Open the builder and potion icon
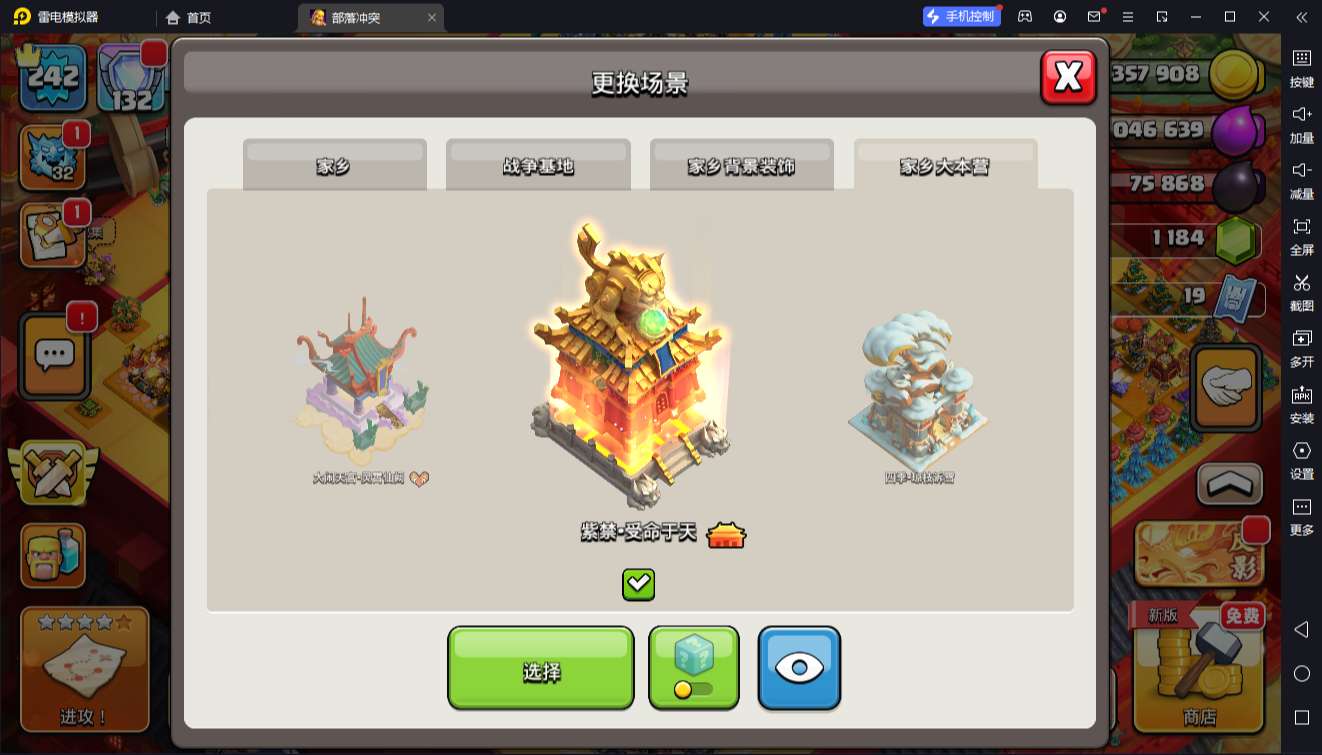Image resolution: width=1322 pixels, height=755 pixels. click(53, 556)
